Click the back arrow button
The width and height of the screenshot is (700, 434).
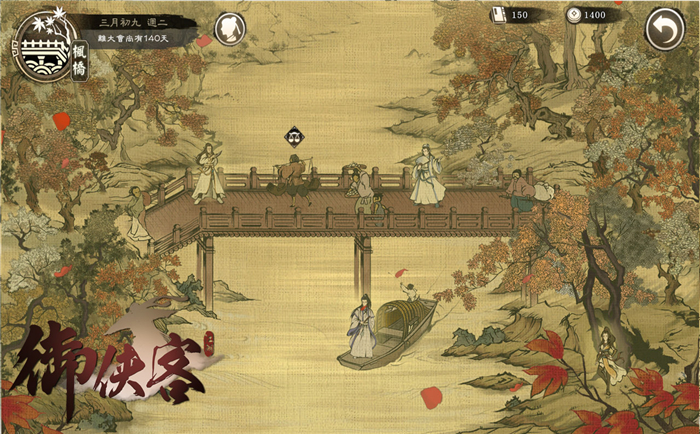664,29
